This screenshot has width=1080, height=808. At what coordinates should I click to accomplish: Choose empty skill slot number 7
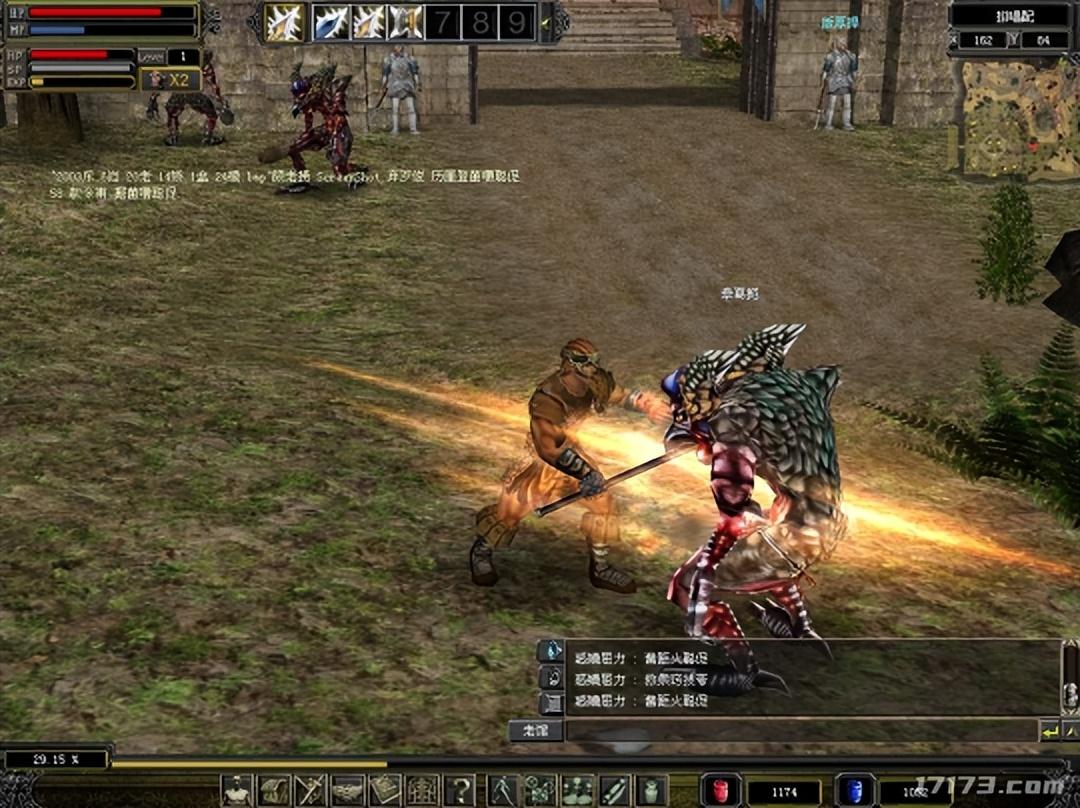click(442, 22)
